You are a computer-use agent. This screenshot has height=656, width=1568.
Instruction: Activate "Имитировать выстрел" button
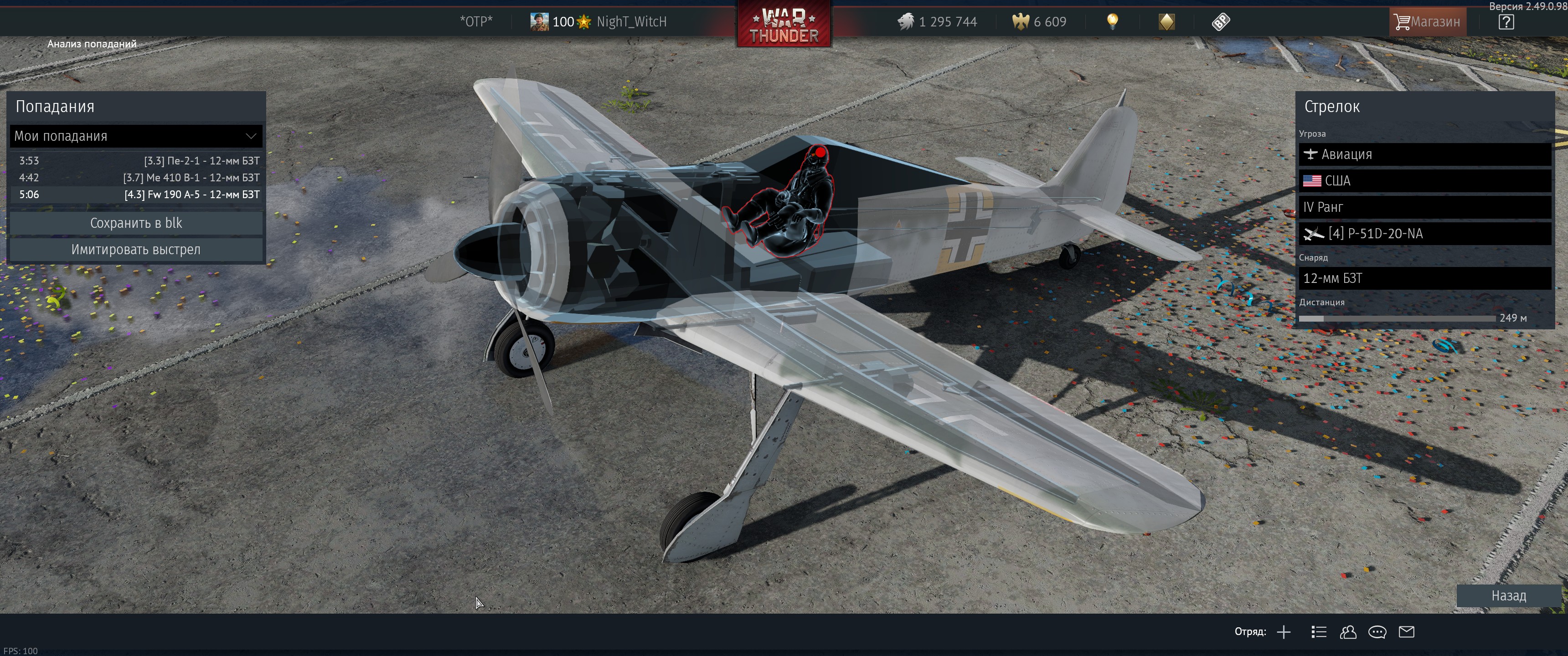(136, 250)
